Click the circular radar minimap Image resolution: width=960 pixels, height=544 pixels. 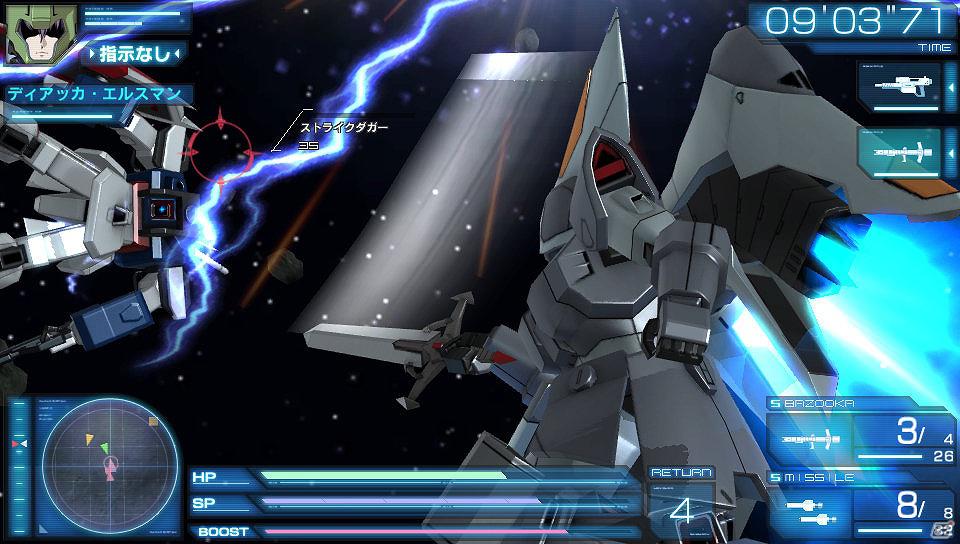(107, 459)
